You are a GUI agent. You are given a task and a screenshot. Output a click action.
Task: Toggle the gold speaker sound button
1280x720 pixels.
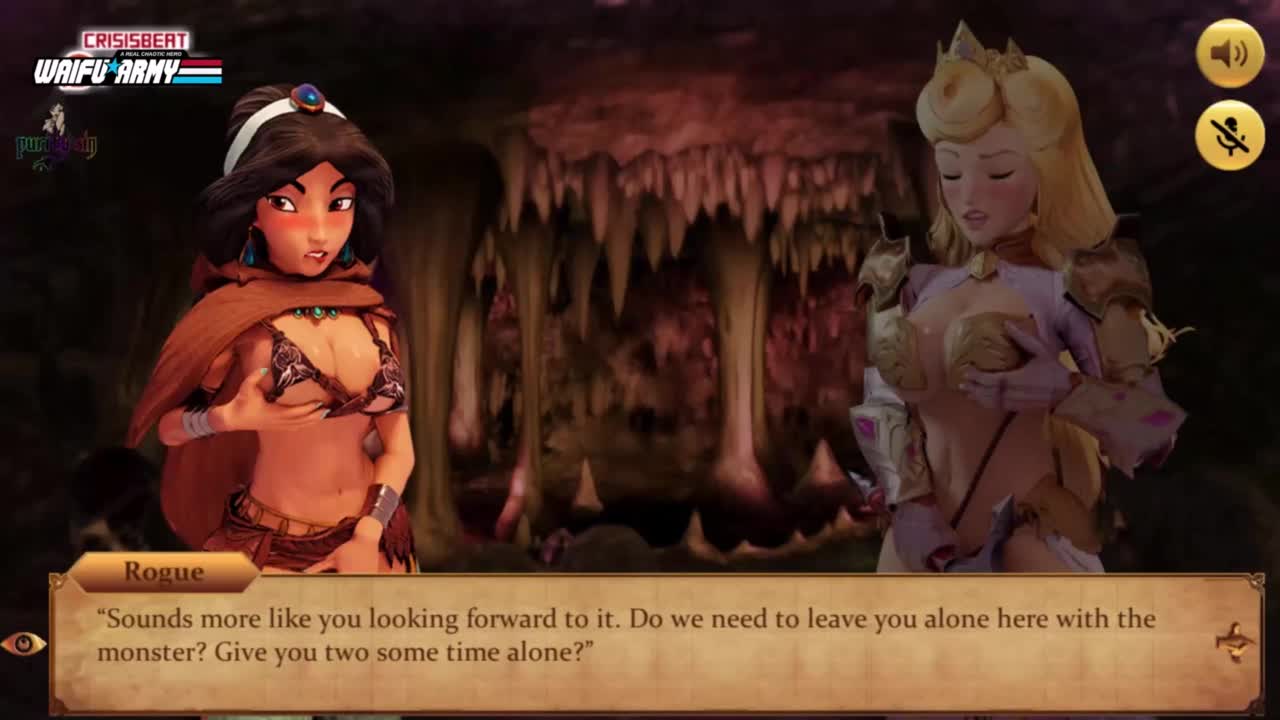pos(1230,53)
